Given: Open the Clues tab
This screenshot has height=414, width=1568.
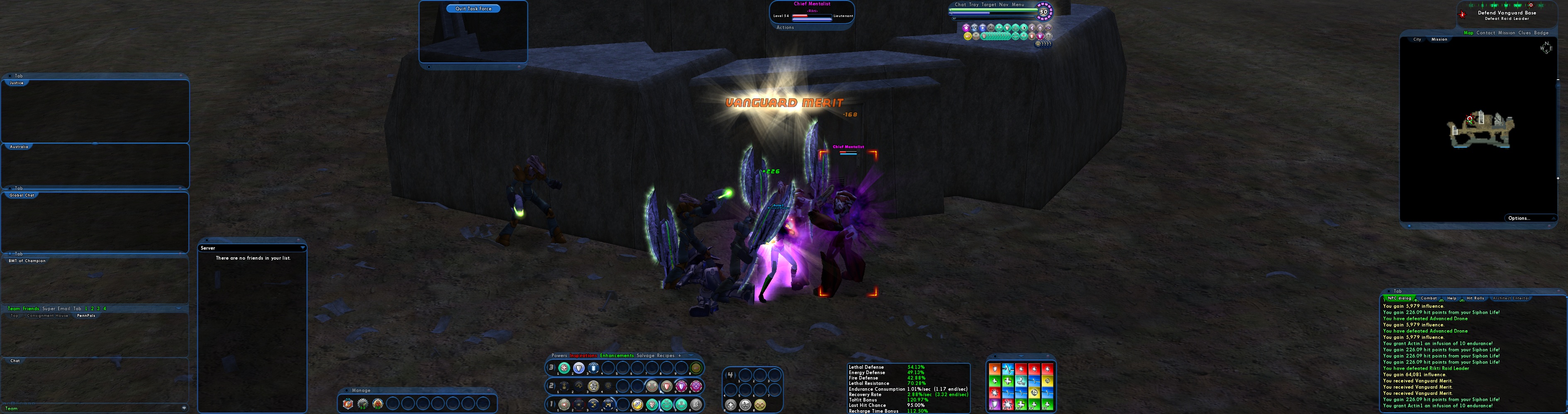Looking at the screenshot, I should point(1524,33).
